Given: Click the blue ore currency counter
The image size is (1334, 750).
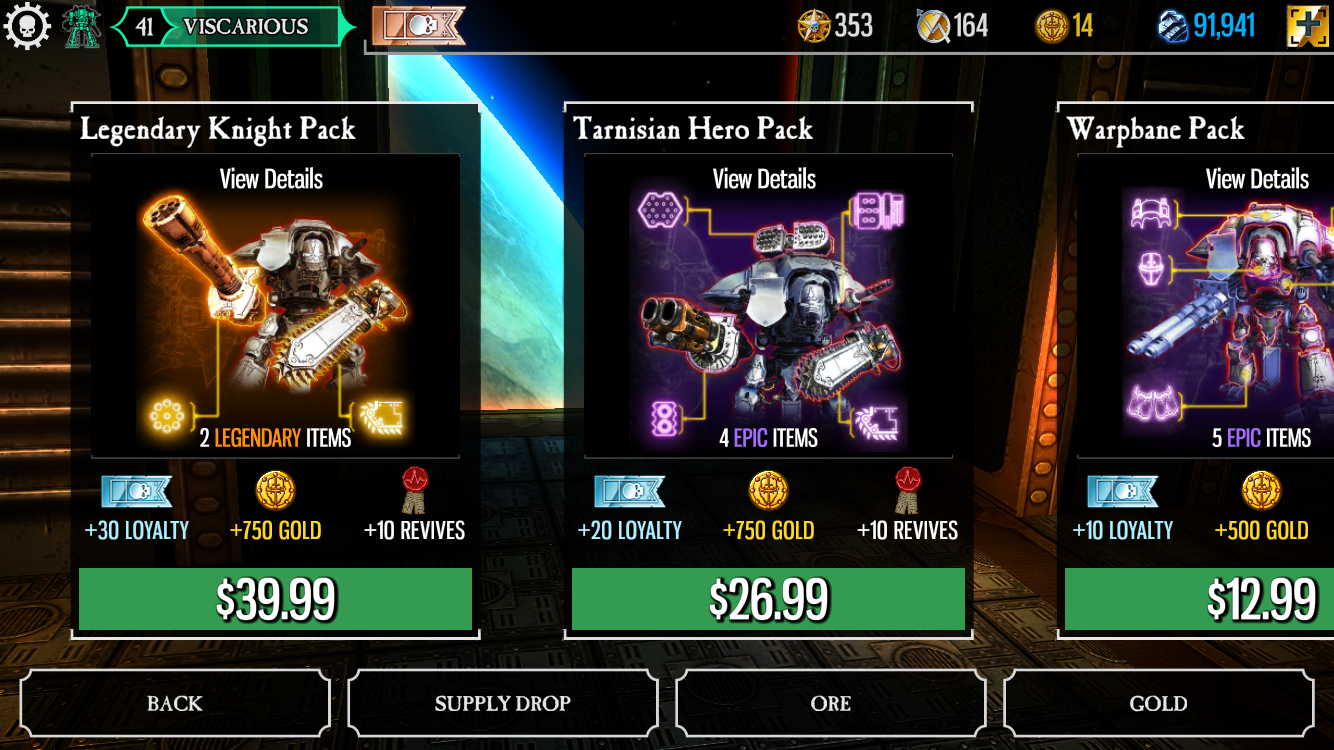Looking at the screenshot, I should coord(1206,26).
